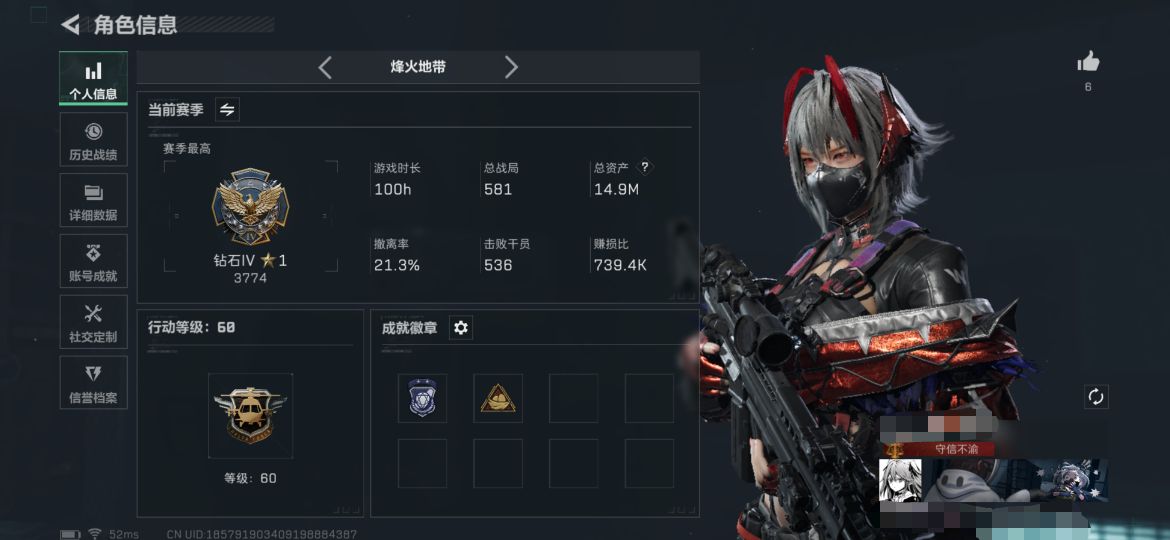Go to next game mode with right arrow
This screenshot has width=1170, height=540.
tap(511, 67)
